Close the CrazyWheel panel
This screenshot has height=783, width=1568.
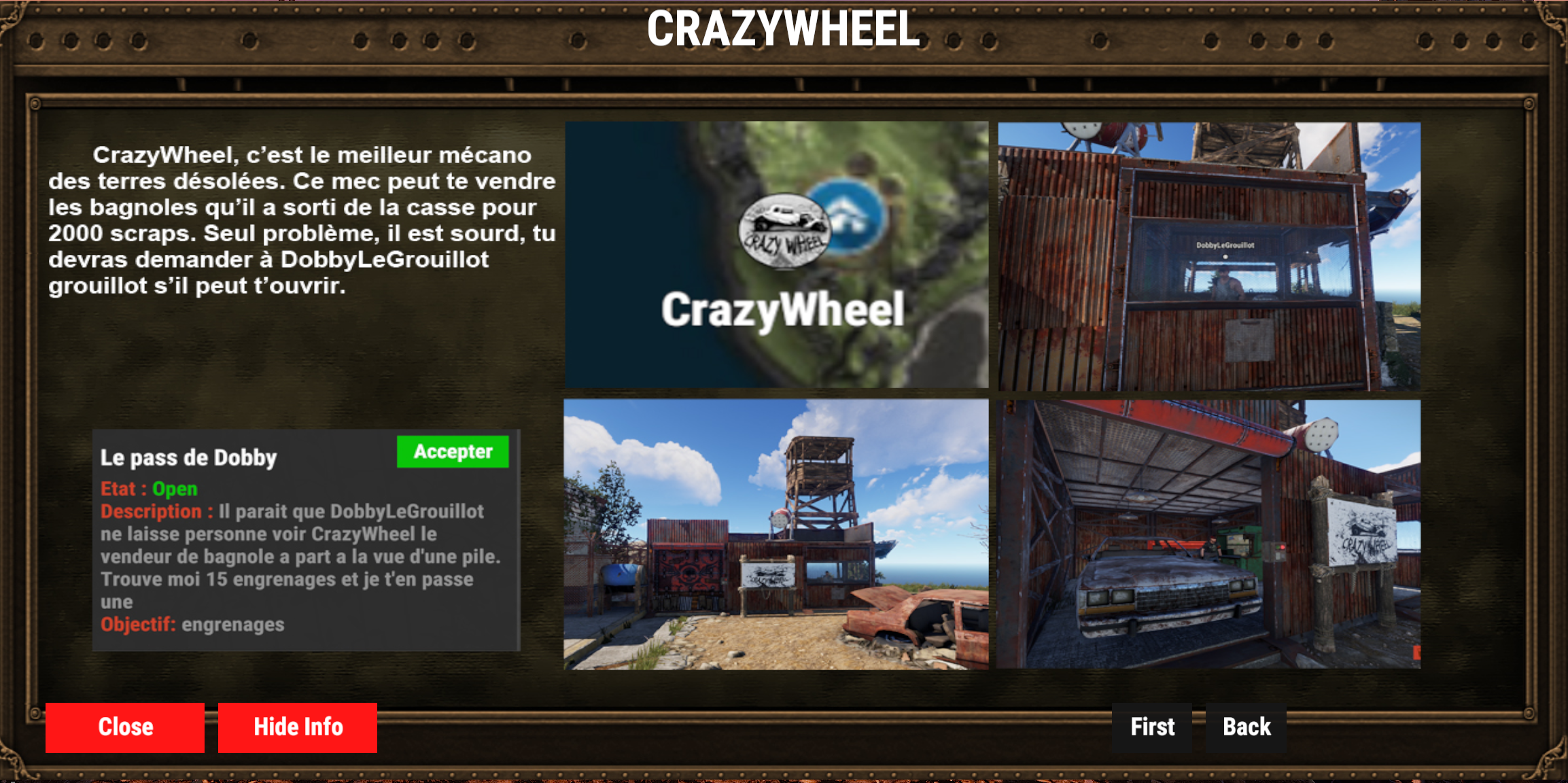[125, 727]
